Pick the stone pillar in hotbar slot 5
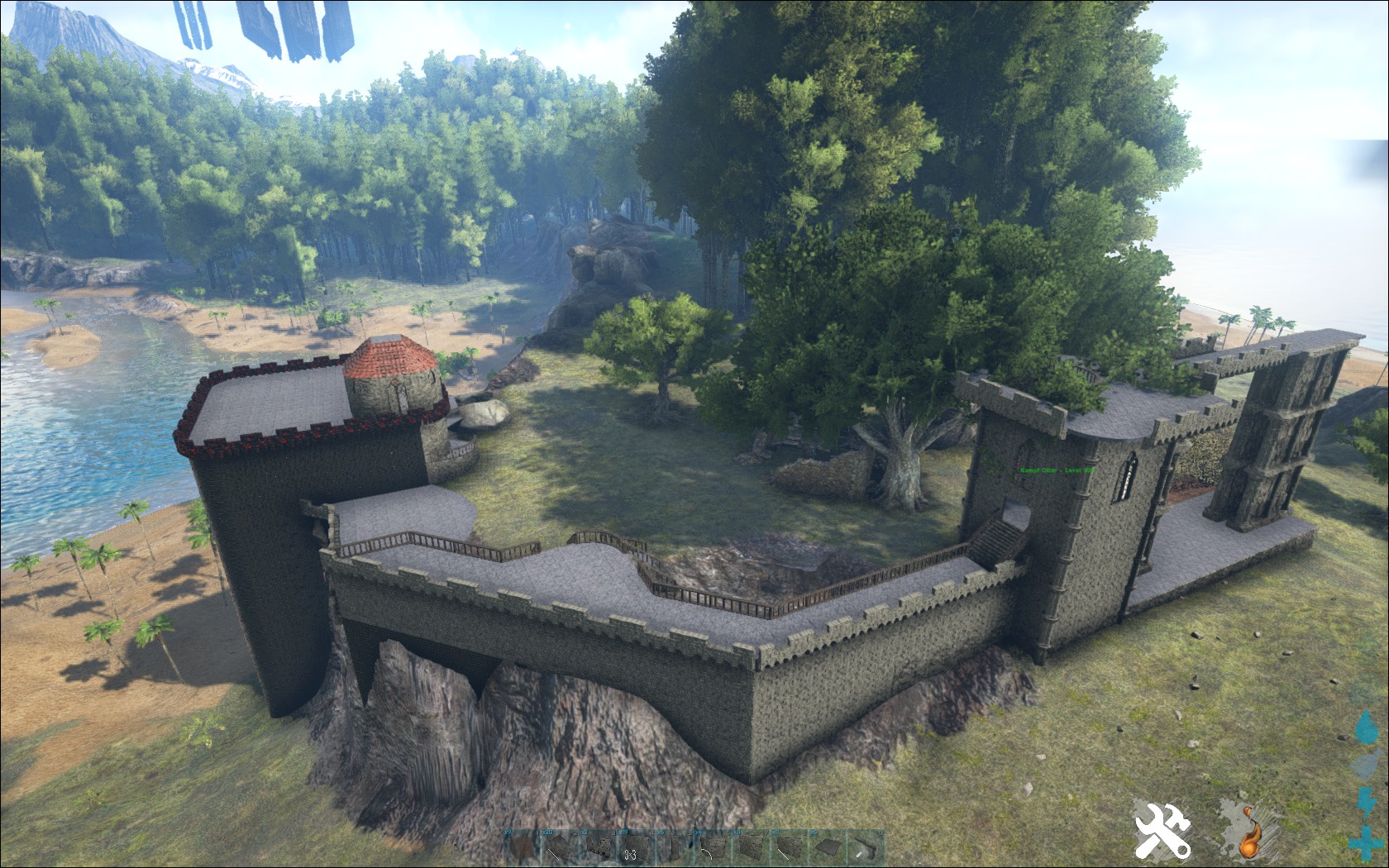Screen dimensions: 1389x868 pyautogui.click(x=675, y=849)
